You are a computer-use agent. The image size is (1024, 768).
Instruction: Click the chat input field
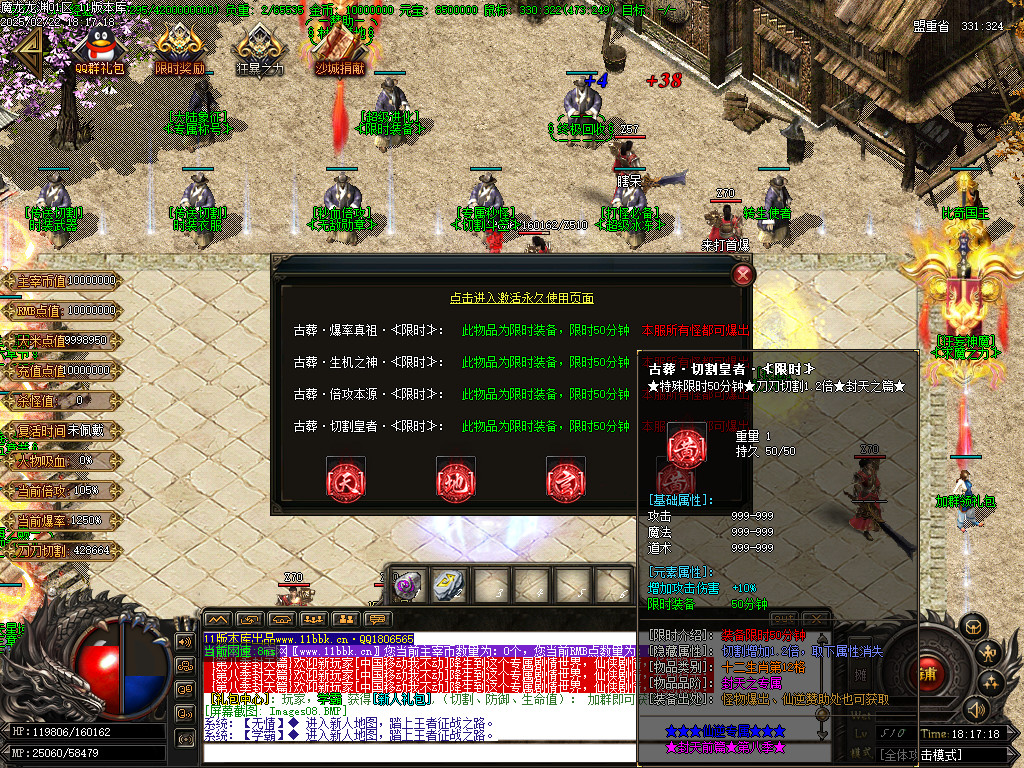click(x=420, y=752)
